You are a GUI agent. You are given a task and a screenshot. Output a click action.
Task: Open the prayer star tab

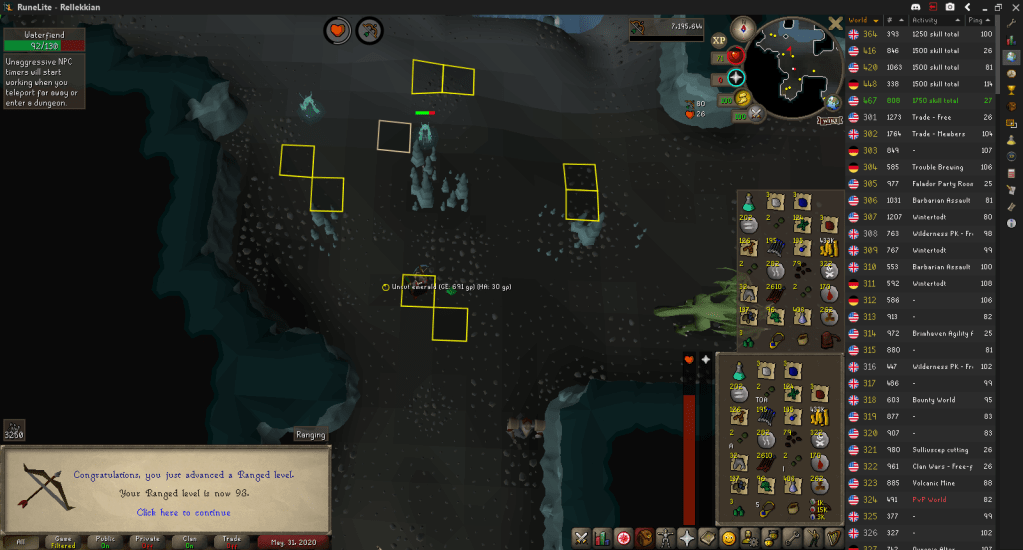coord(687,538)
